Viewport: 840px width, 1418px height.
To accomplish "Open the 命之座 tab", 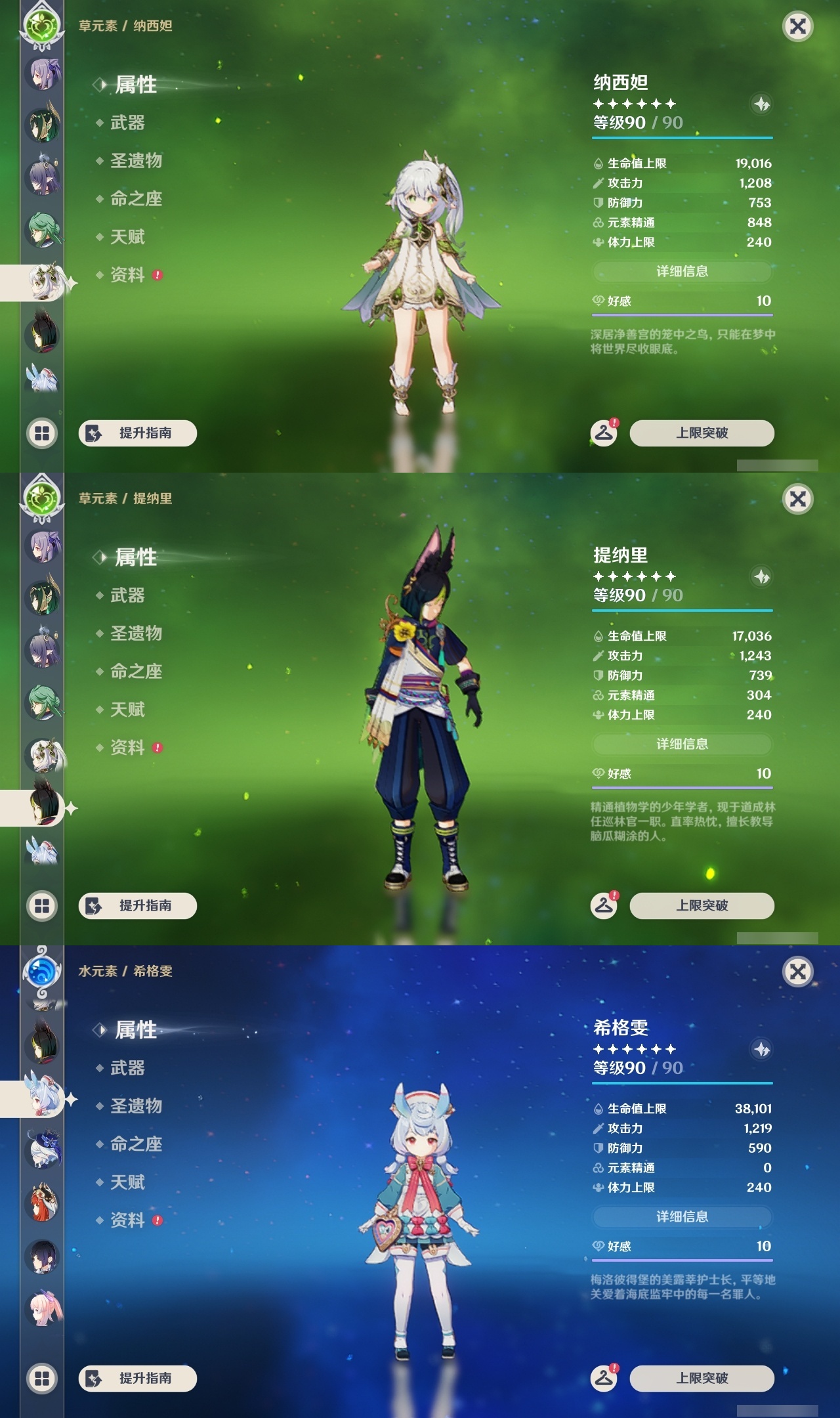I will coord(129,200).
